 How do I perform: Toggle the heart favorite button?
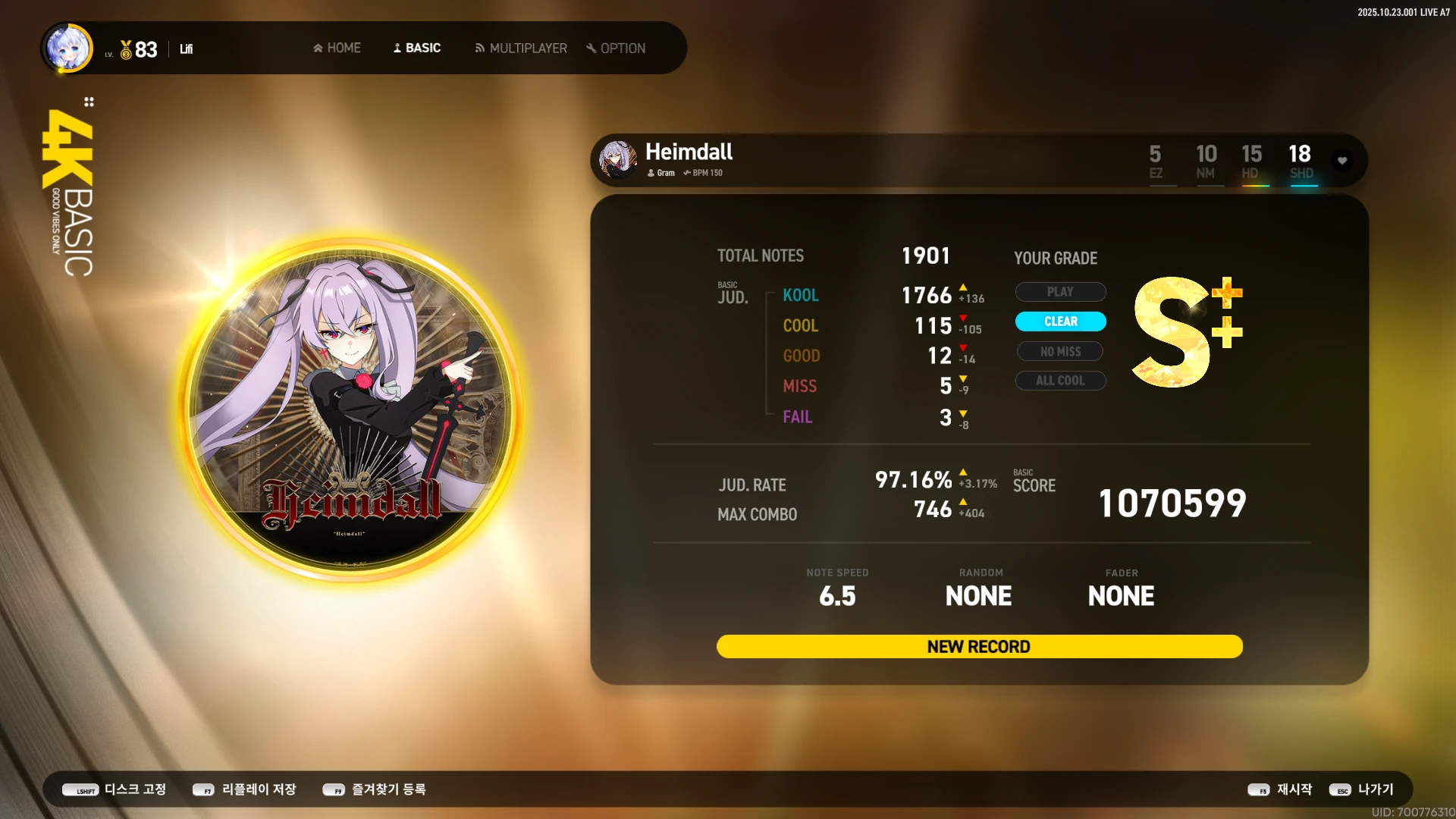tap(1342, 161)
